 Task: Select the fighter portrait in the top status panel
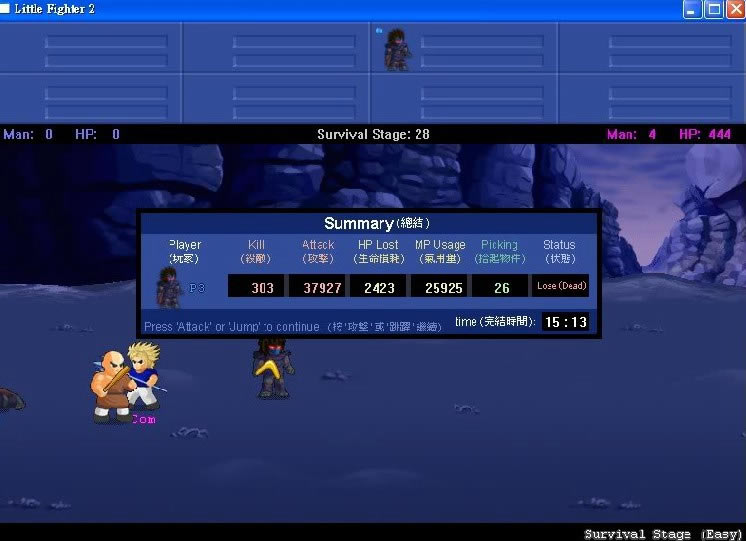coord(397,49)
